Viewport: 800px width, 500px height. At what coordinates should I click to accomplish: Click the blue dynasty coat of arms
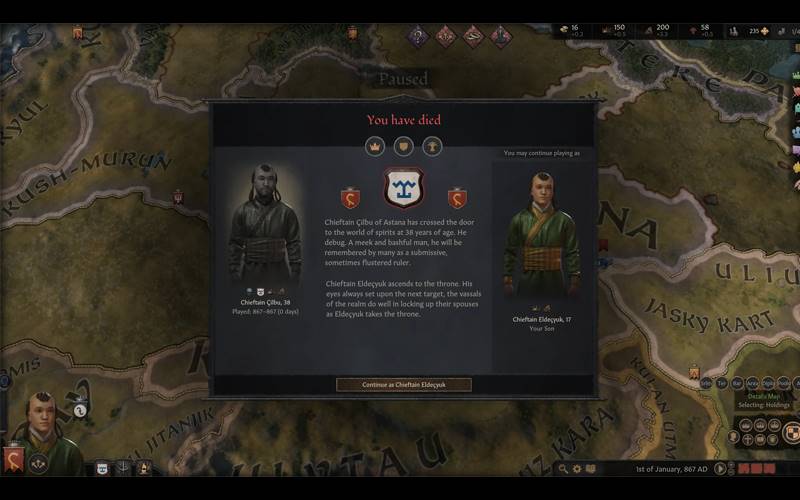pos(404,189)
